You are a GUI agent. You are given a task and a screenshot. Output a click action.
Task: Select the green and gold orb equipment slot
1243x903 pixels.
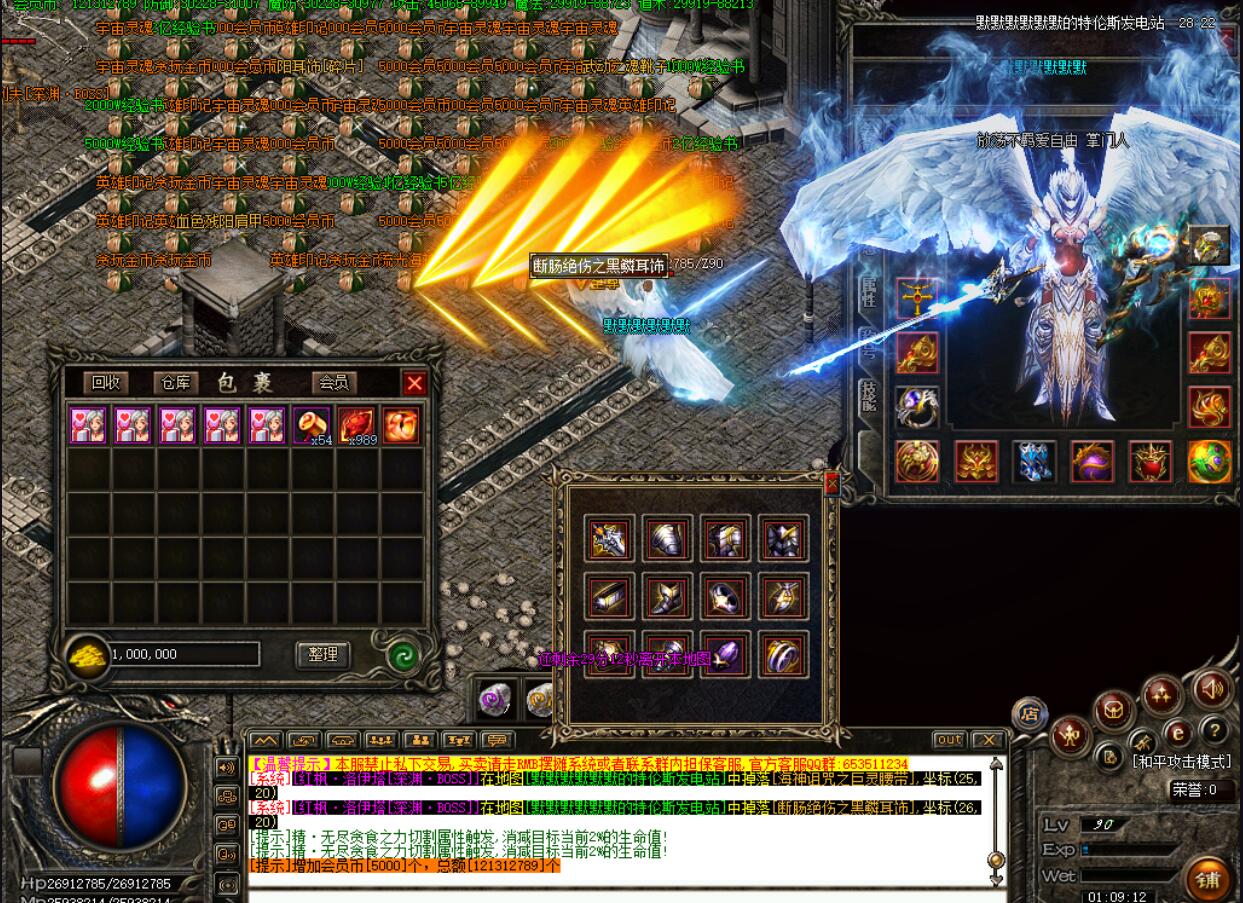coord(1209,461)
